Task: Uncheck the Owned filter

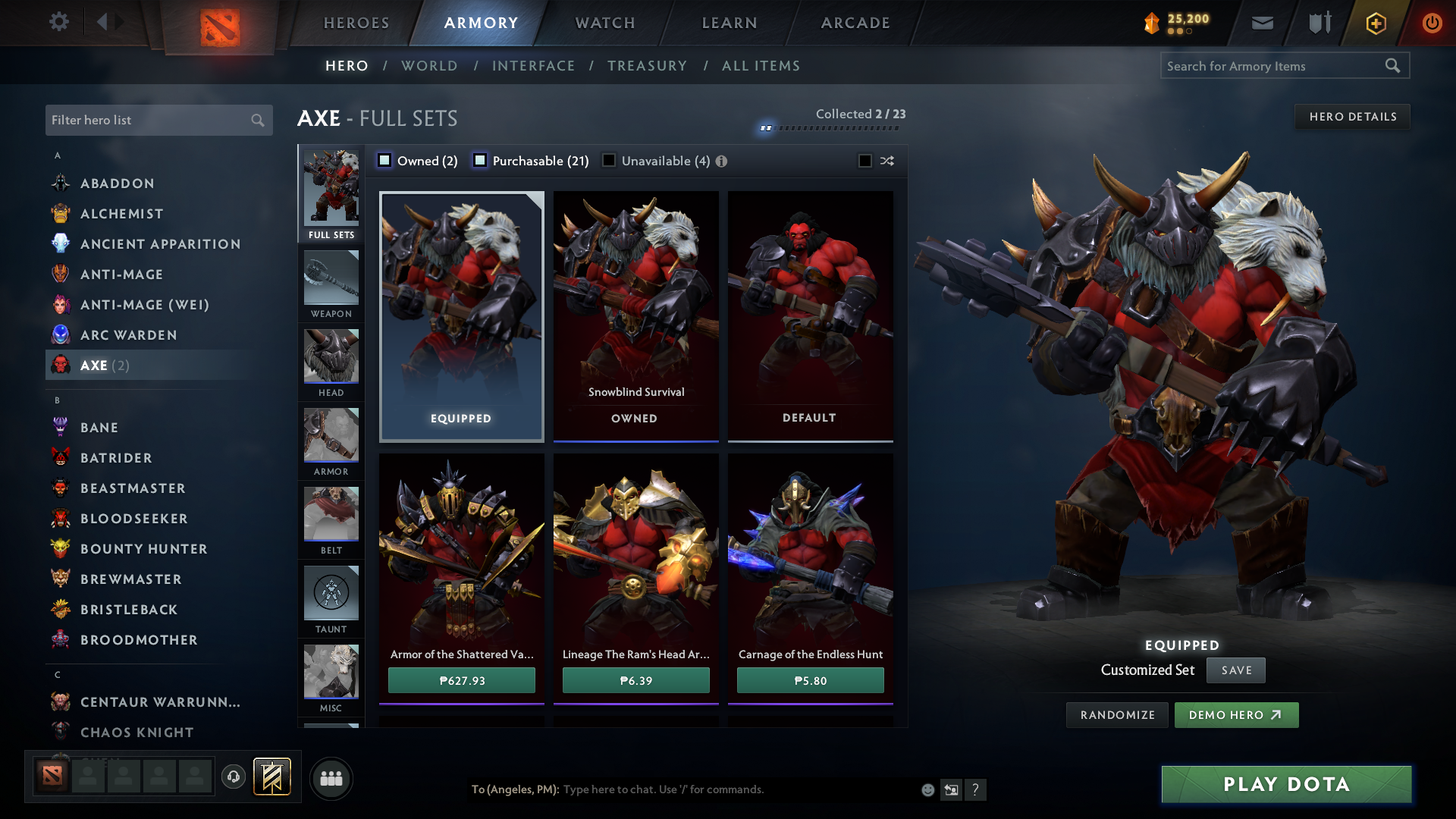Action: tap(384, 160)
